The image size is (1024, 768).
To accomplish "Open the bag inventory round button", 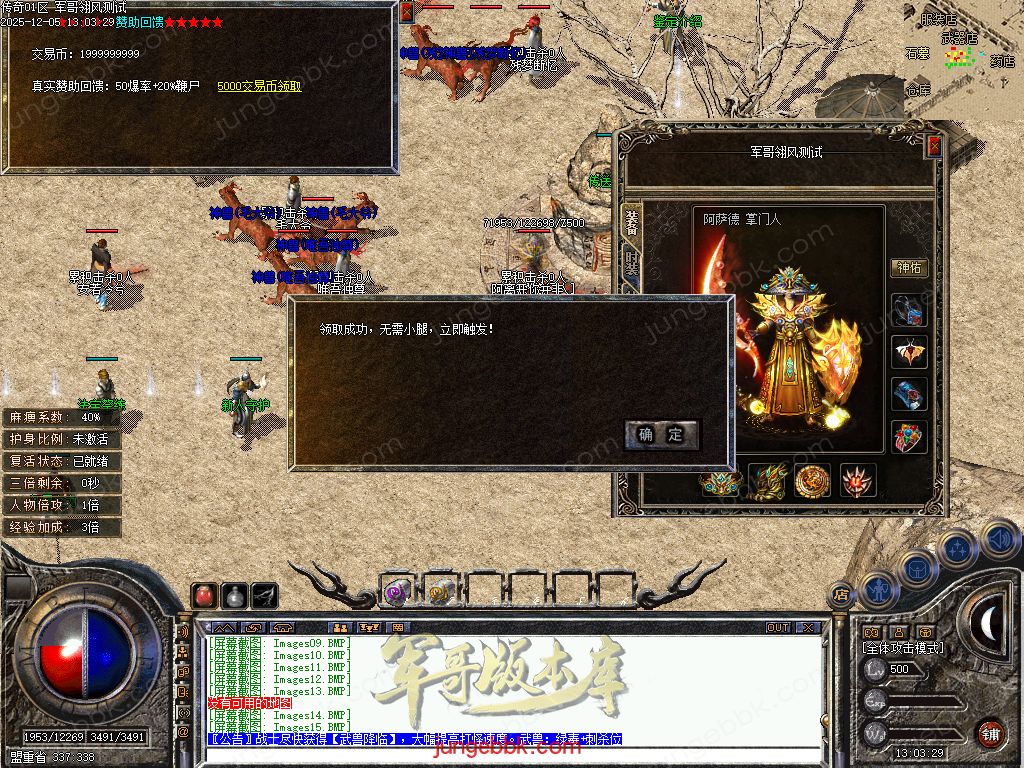I will tap(918, 568).
